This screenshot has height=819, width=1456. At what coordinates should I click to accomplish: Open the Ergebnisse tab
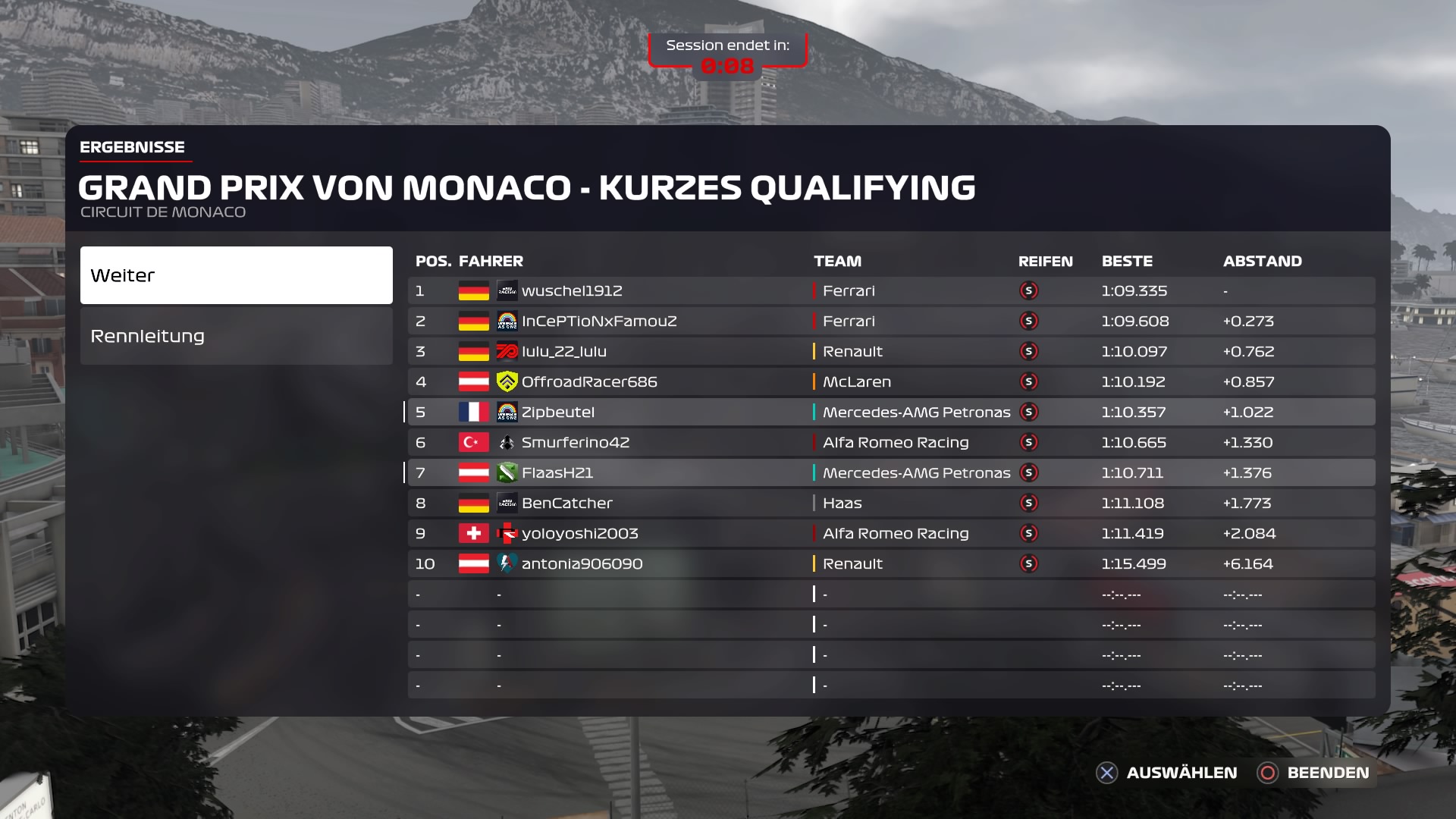click(133, 147)
